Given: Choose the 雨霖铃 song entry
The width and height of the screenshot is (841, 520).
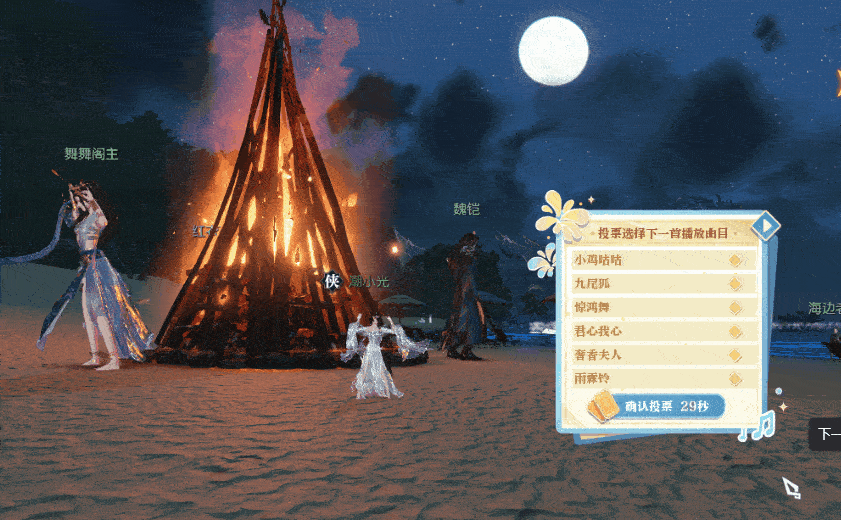Looking at the screenshot, I should coord(660,379).
